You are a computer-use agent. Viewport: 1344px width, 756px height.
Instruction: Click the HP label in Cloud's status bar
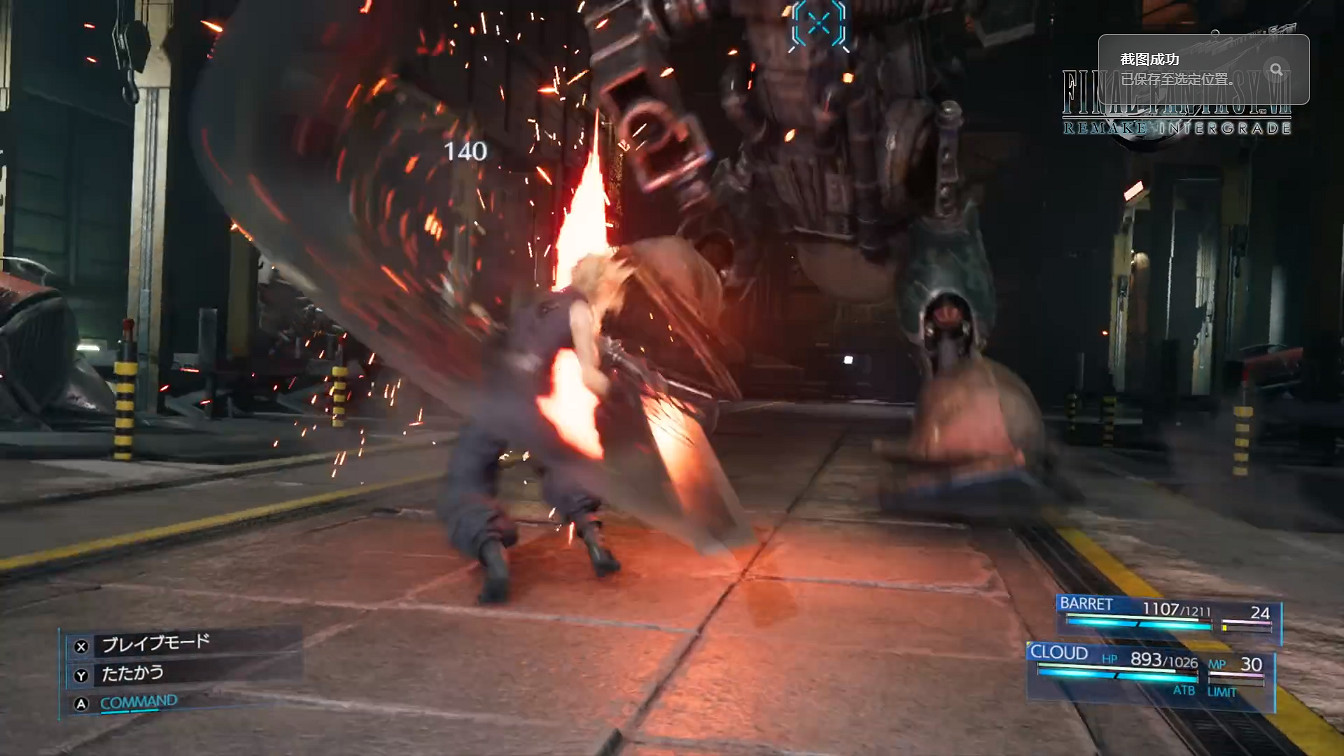point(1110,659)
